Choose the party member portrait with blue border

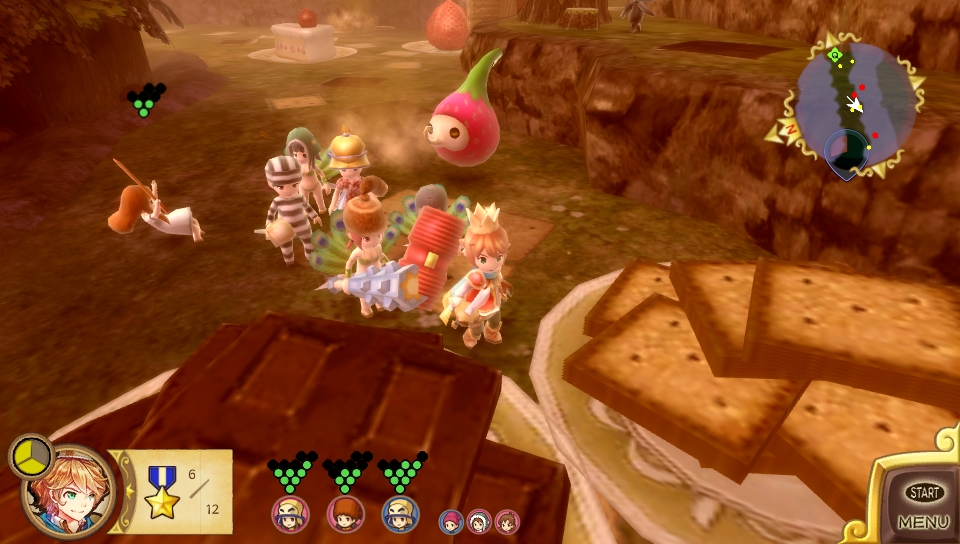click(x=400, y=514)
